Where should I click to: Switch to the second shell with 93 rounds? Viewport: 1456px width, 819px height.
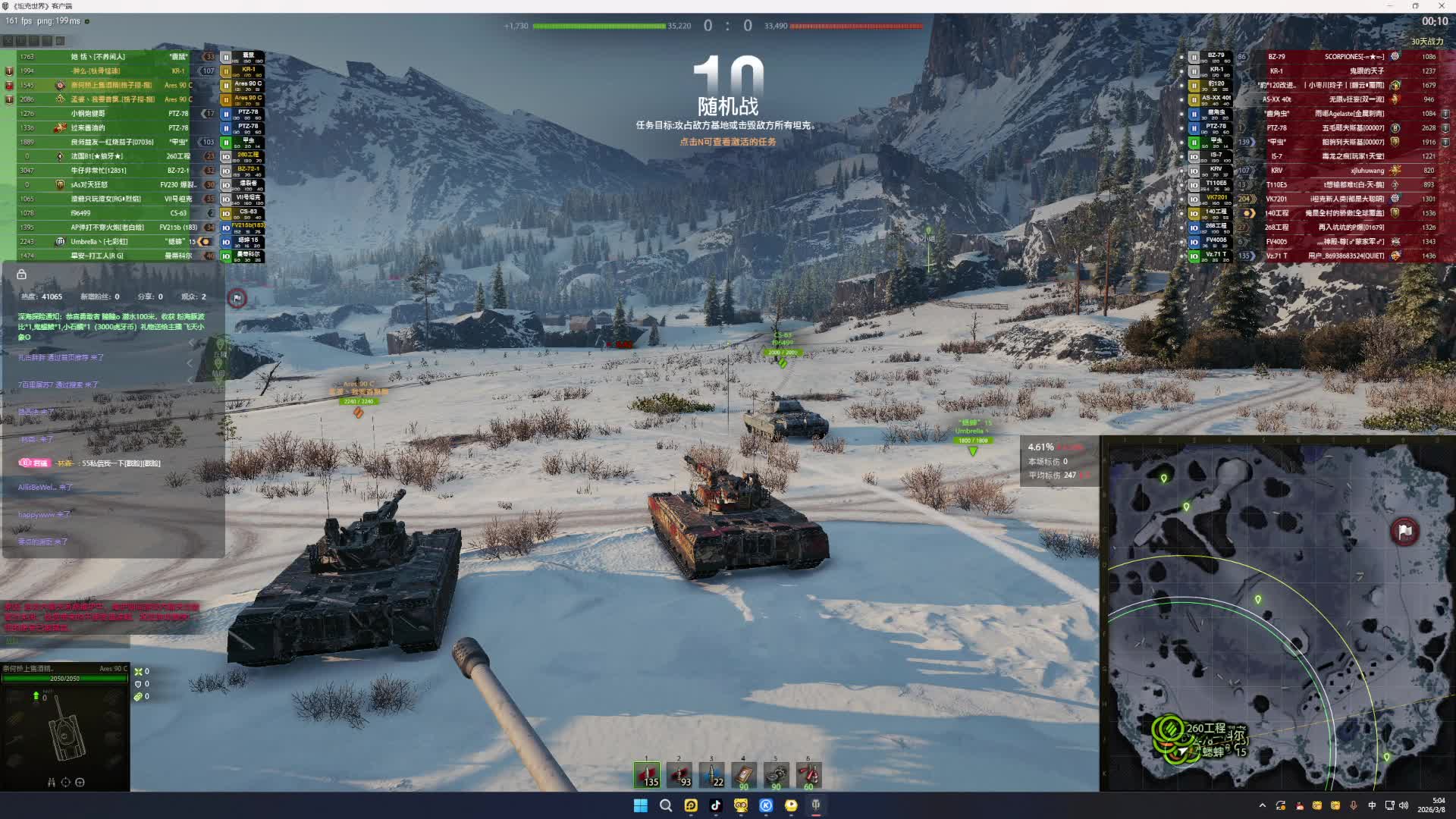point(679,774)
